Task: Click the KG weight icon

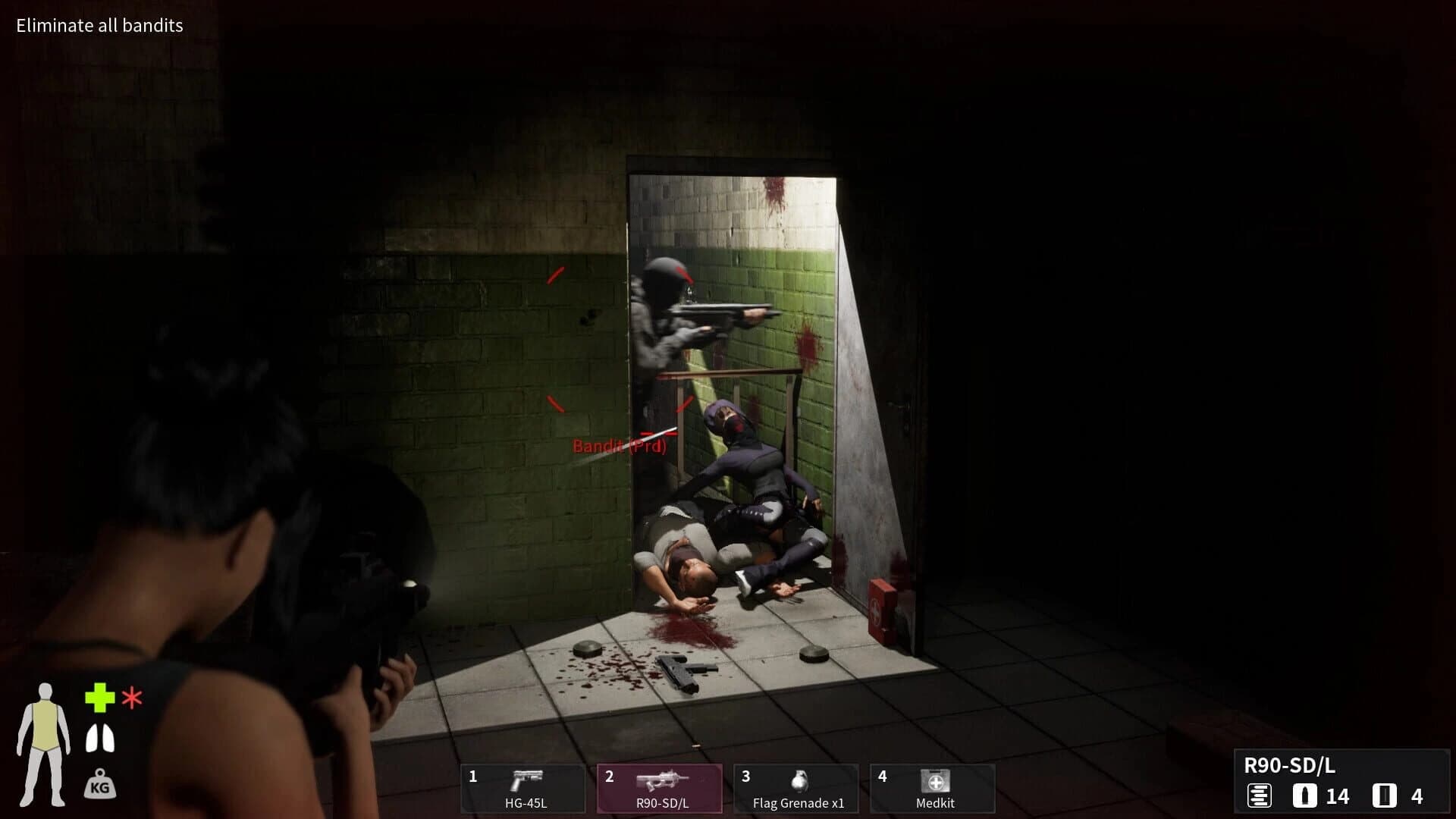Action: point(99,784)
